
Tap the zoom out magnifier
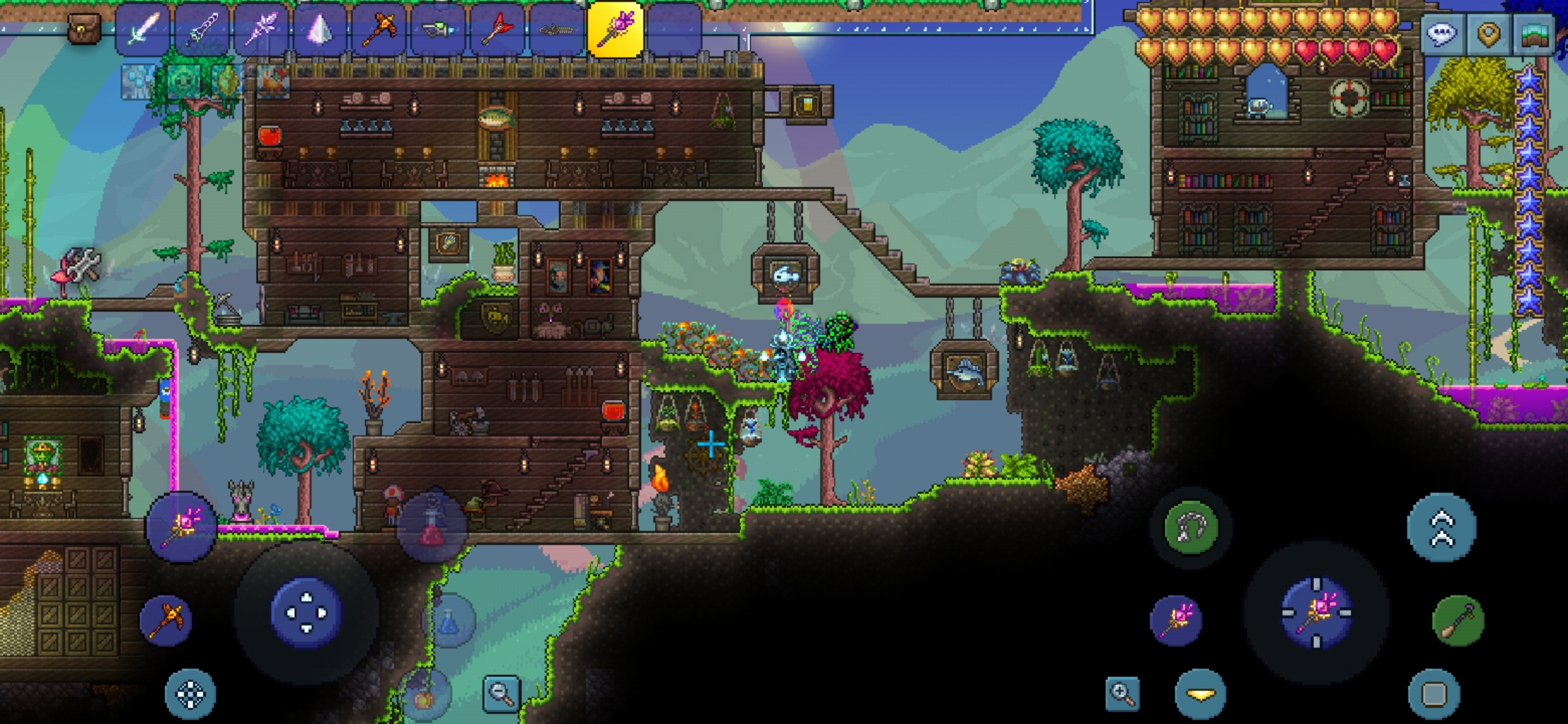tap(501, 693)
